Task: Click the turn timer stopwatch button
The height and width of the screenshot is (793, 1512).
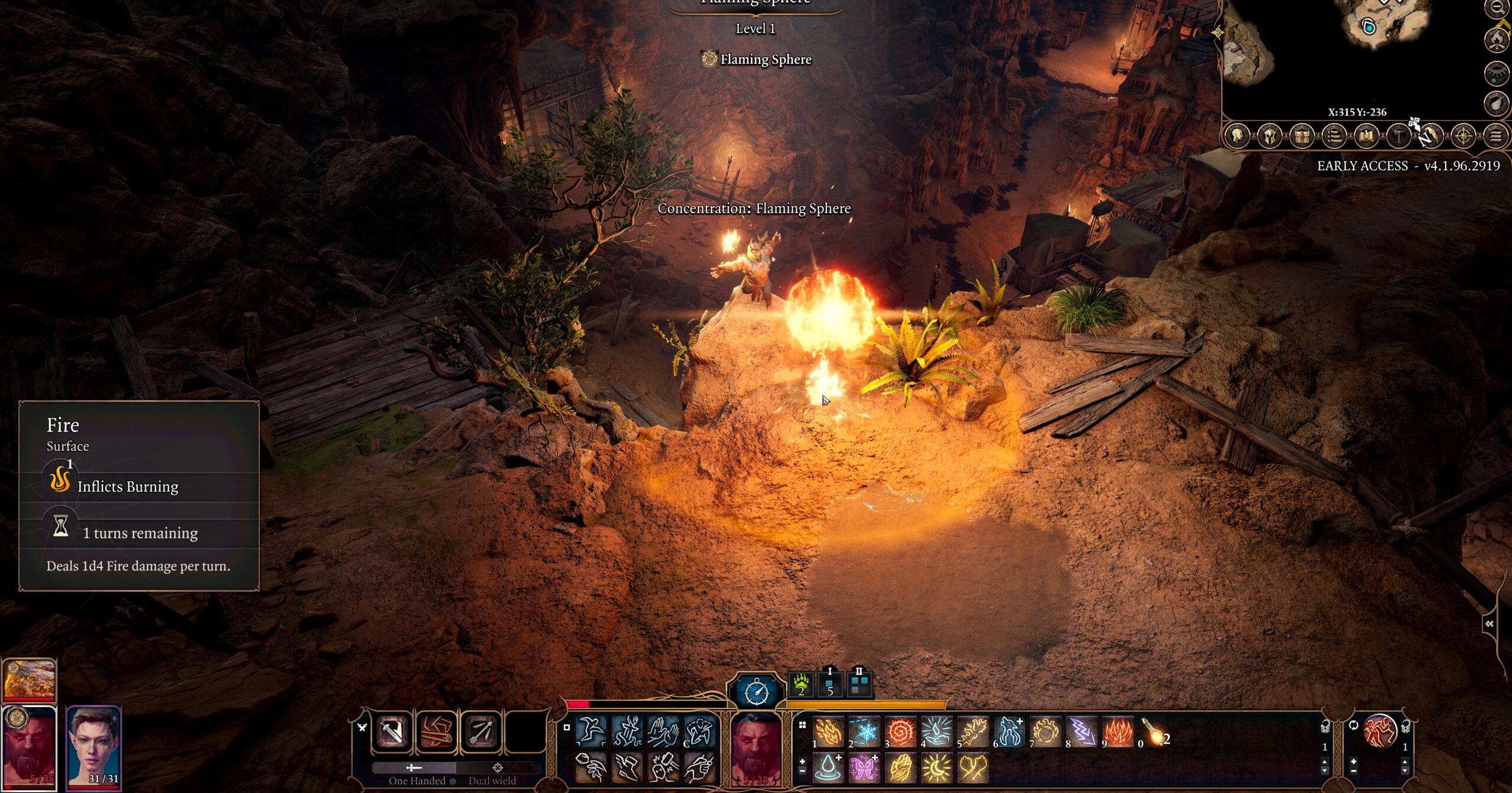Action: 757,691
